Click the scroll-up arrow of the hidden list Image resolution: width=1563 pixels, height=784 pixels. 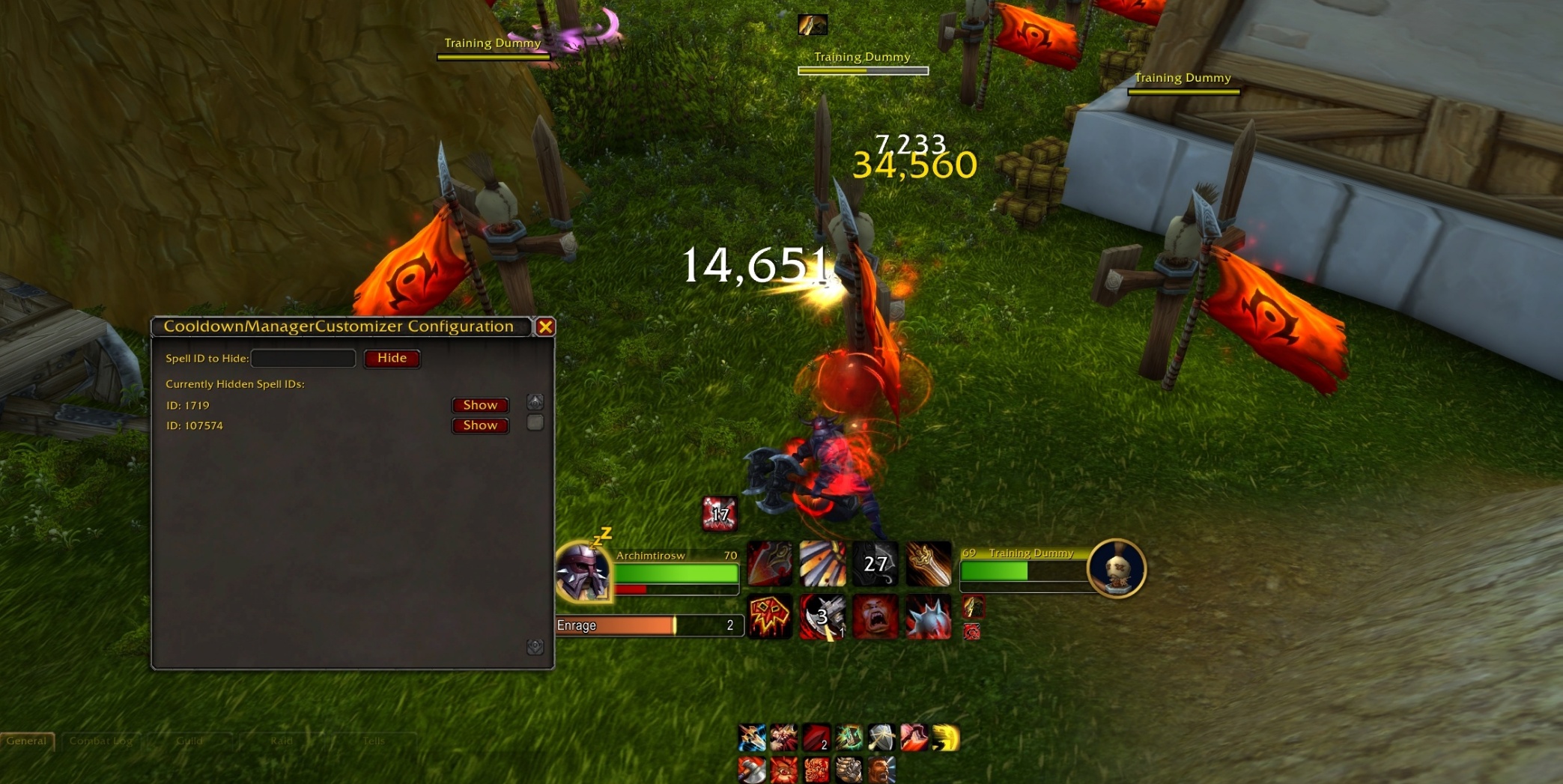pos(535,402)
